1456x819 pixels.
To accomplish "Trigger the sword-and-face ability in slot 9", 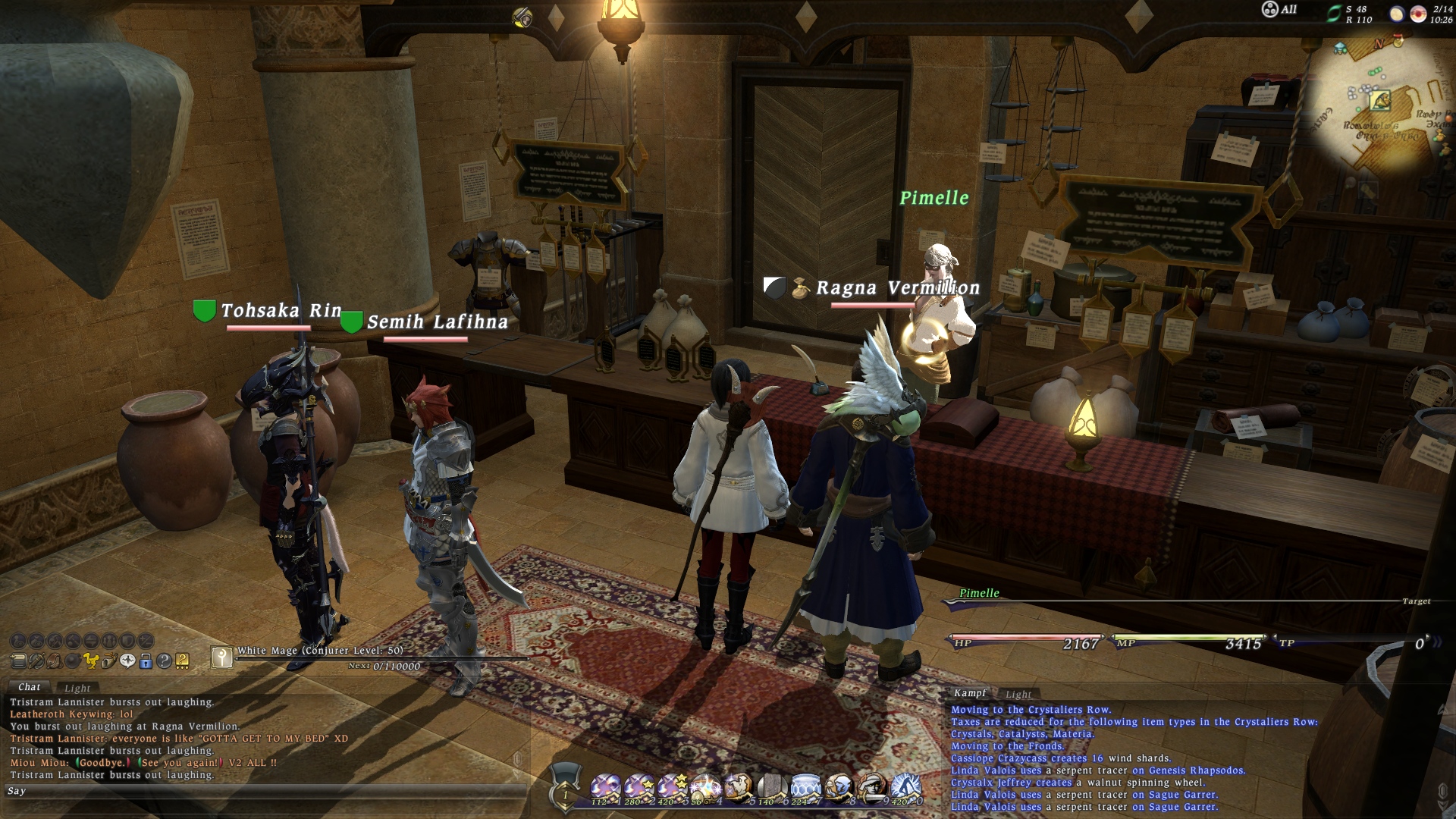I will coord(872,789).
